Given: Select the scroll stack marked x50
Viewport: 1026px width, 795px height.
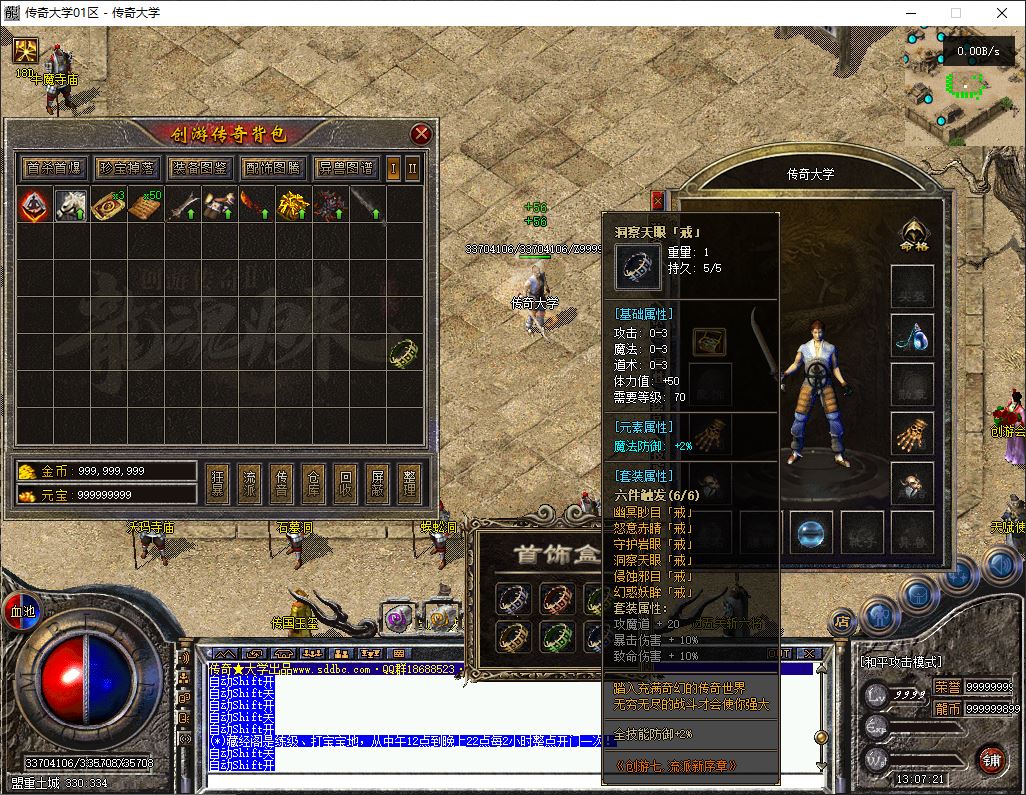Looking at the screenshot, I should 144,206.
